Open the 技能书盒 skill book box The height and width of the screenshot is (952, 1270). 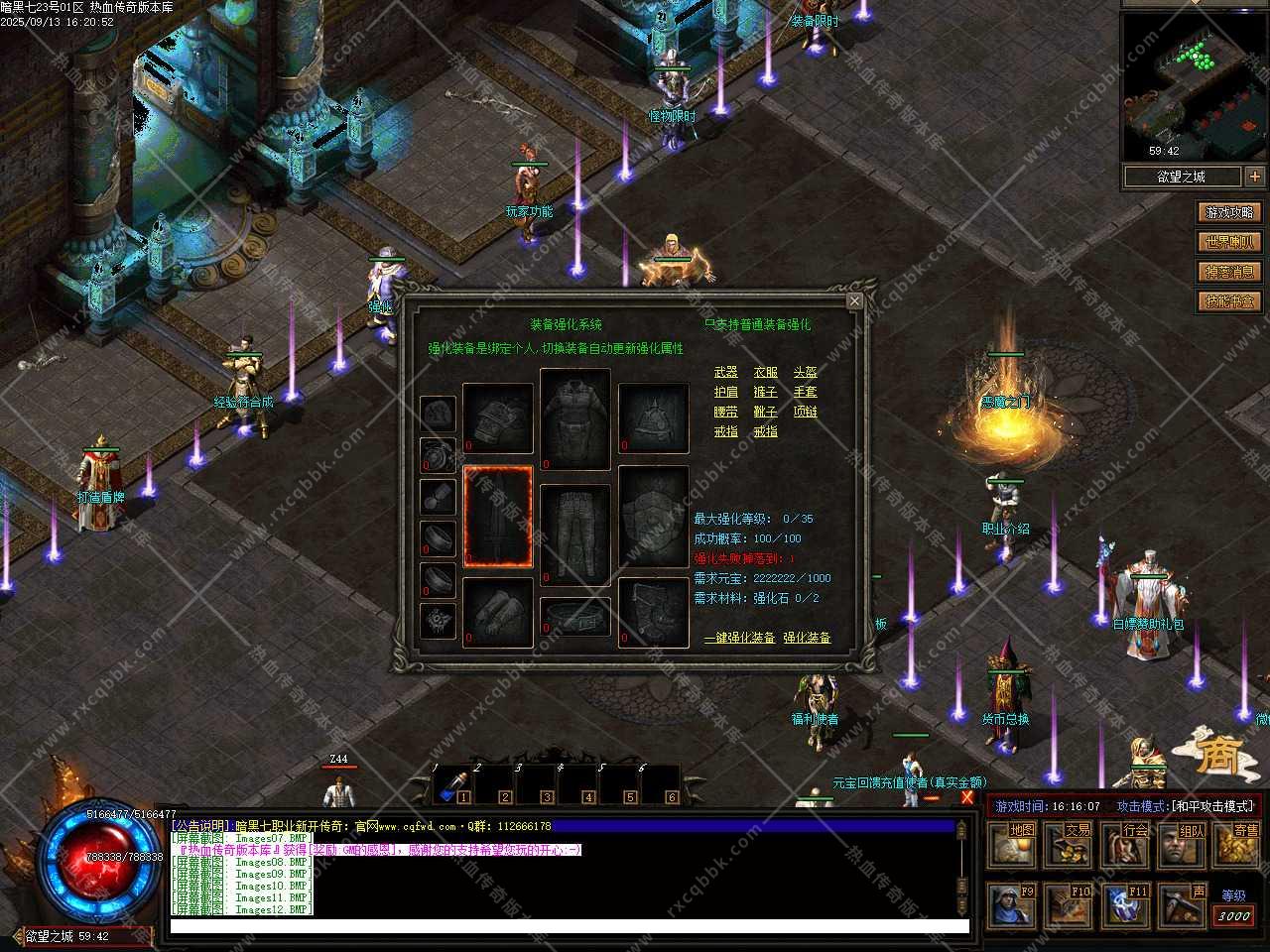point(1230,301)
